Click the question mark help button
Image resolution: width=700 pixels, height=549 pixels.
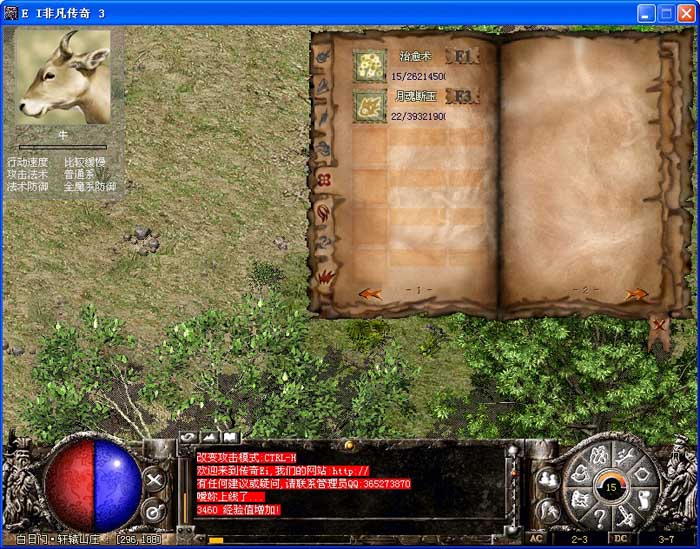[x=600, y=517]
